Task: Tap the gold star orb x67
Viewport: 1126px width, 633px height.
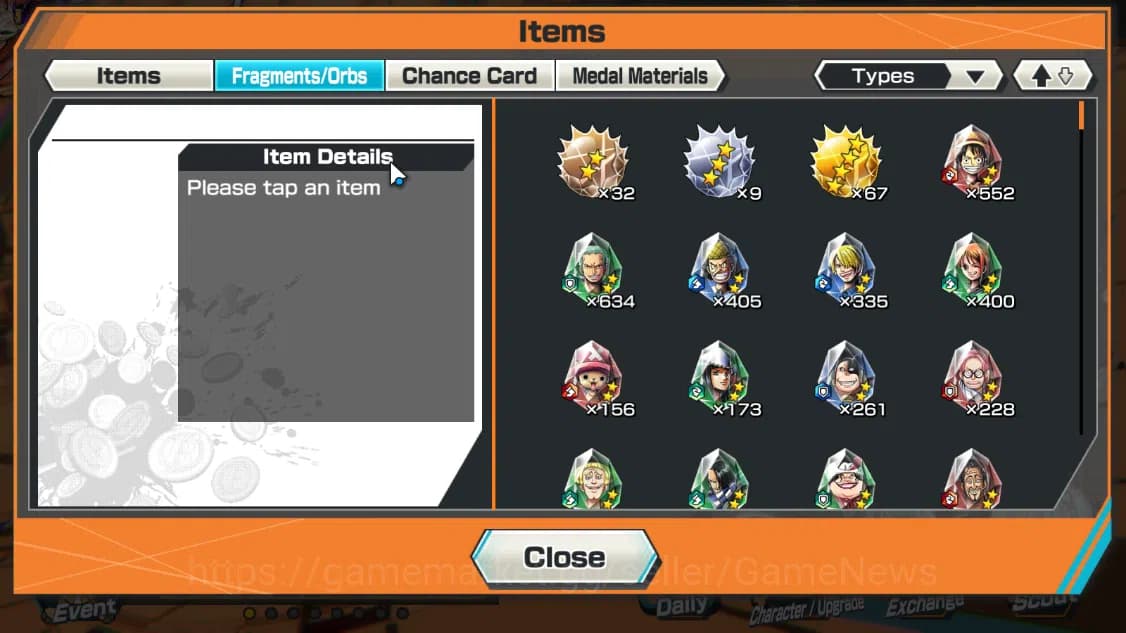Action: pyautogui.click(x=845, y=163)
